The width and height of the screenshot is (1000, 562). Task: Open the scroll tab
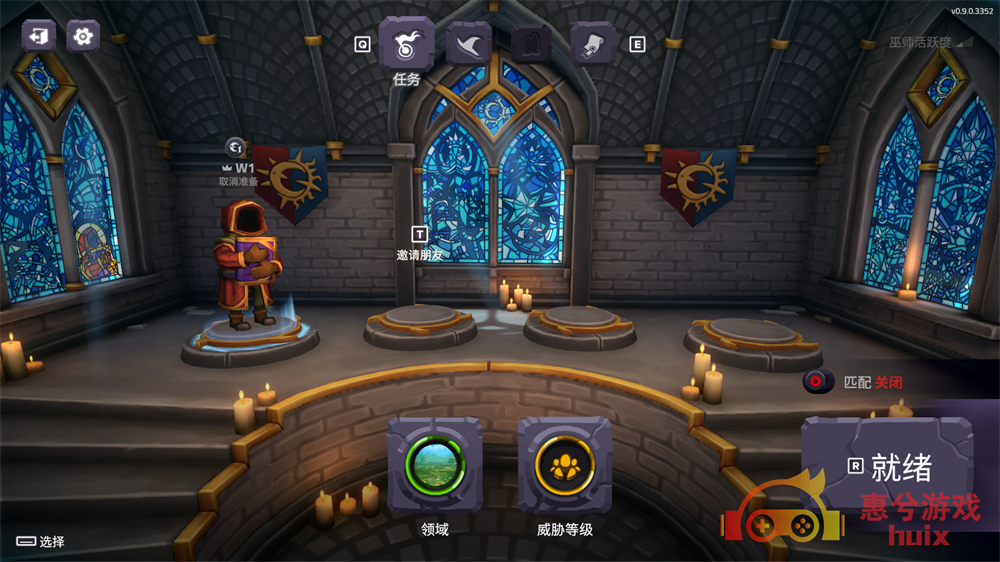tap(592, 44)
